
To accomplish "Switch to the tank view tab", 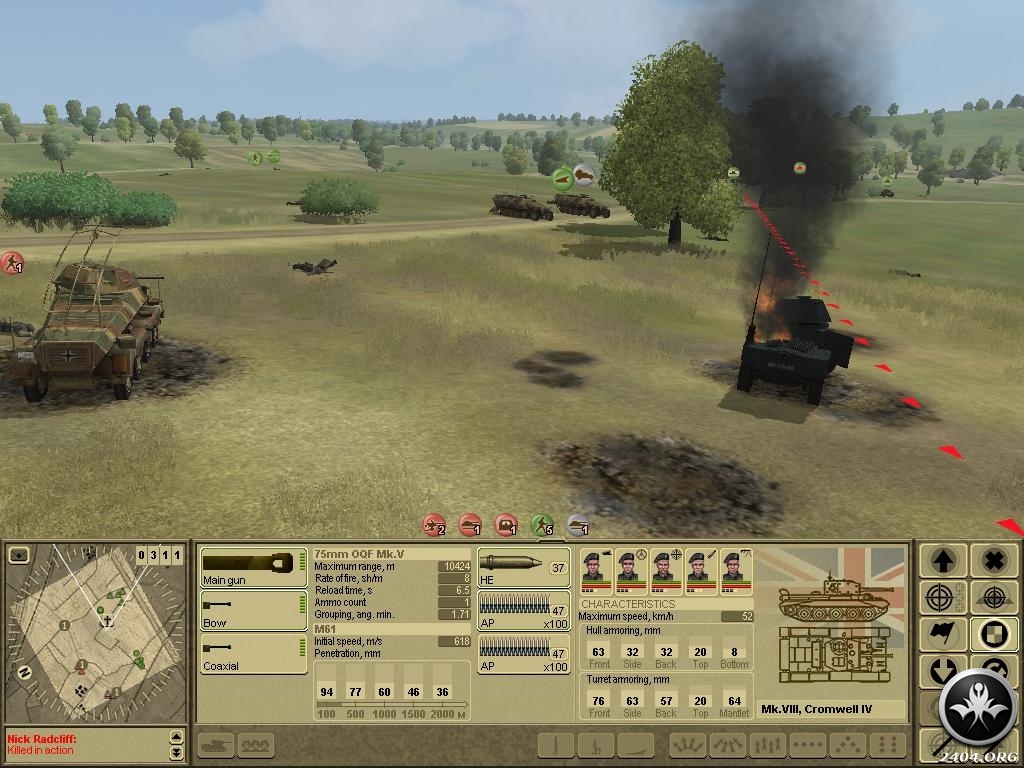I will click(x=219, y=745).
